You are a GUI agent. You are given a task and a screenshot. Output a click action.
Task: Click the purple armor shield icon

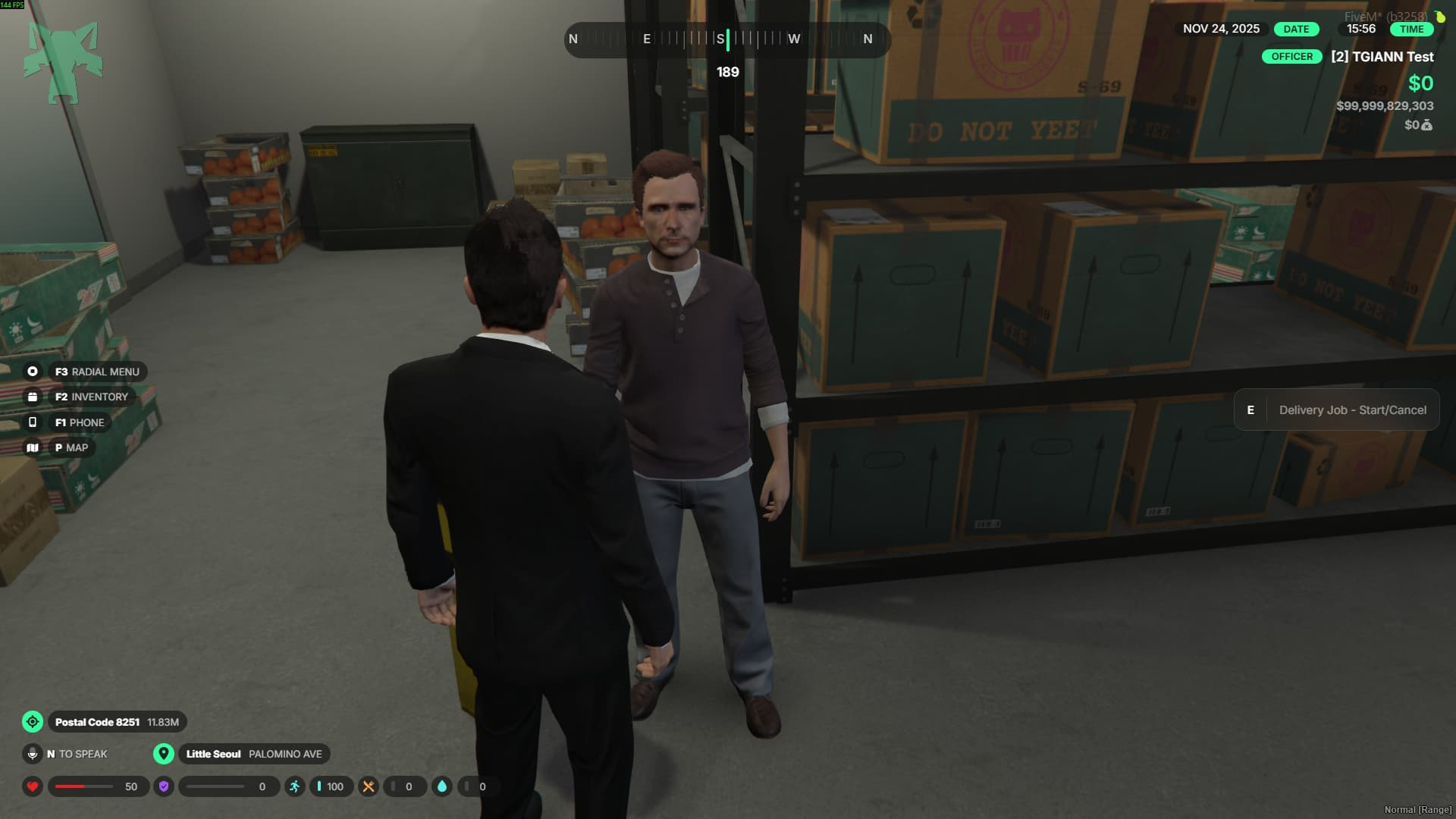(164, 786)
